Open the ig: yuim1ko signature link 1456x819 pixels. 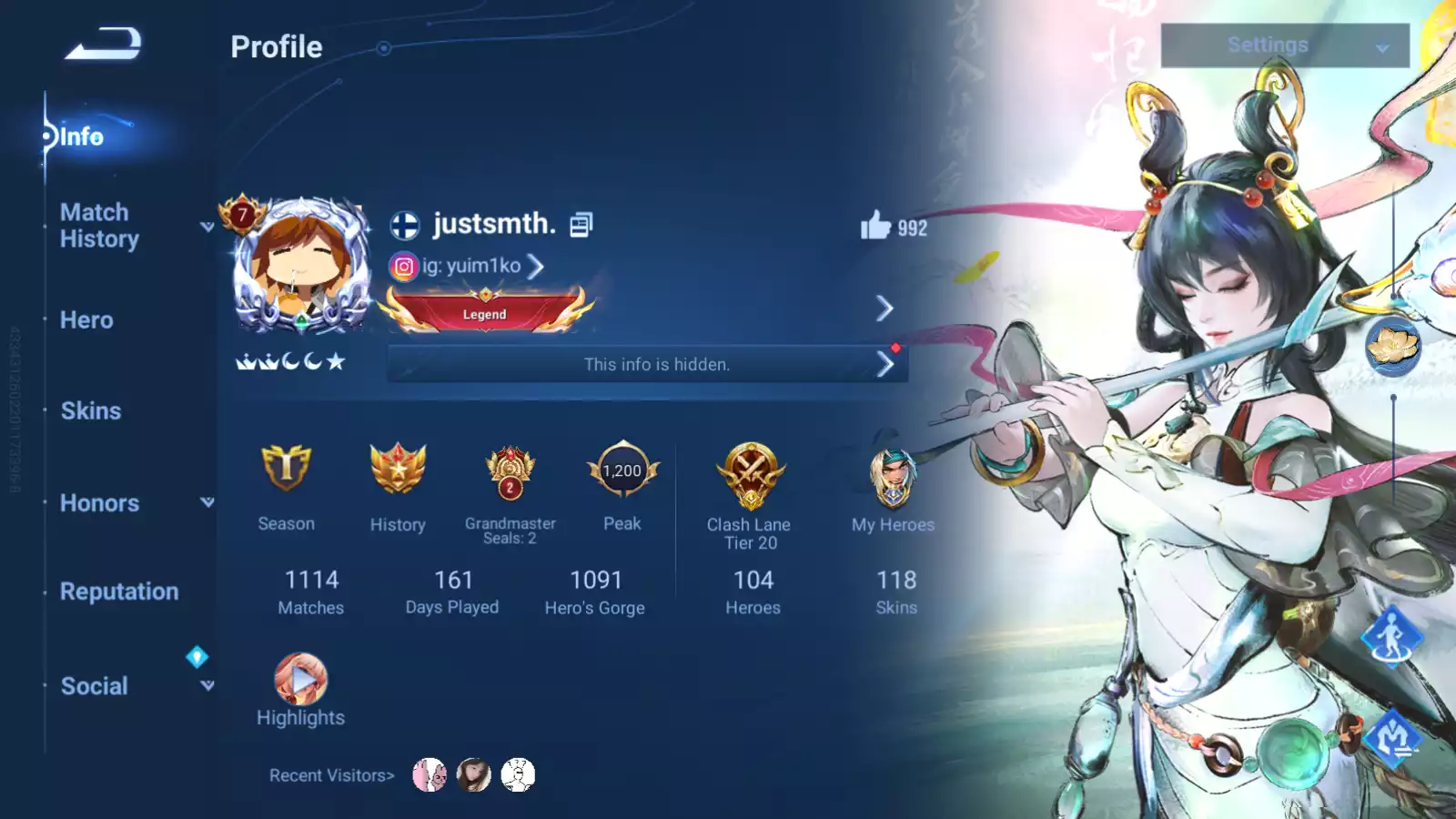pos(471,267)
